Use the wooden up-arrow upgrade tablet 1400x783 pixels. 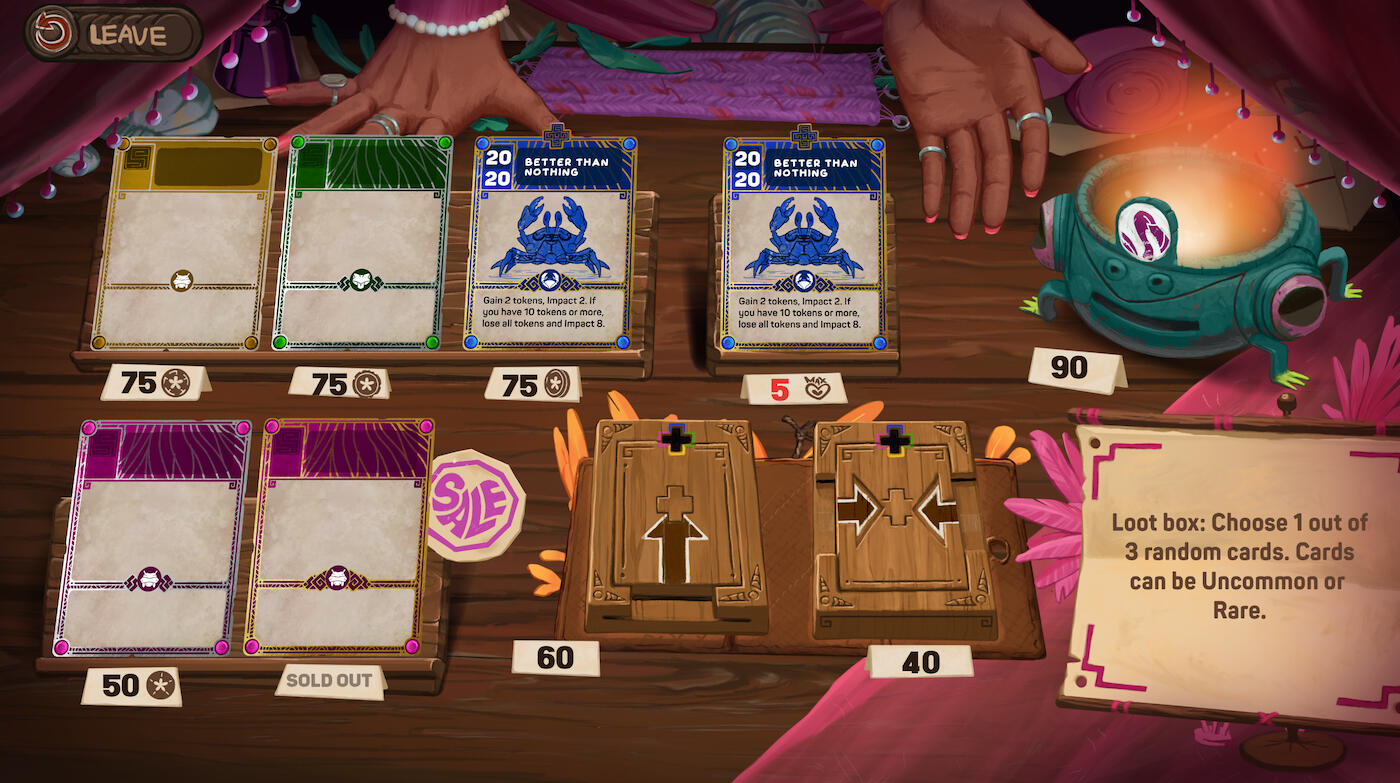coord(676,525)
